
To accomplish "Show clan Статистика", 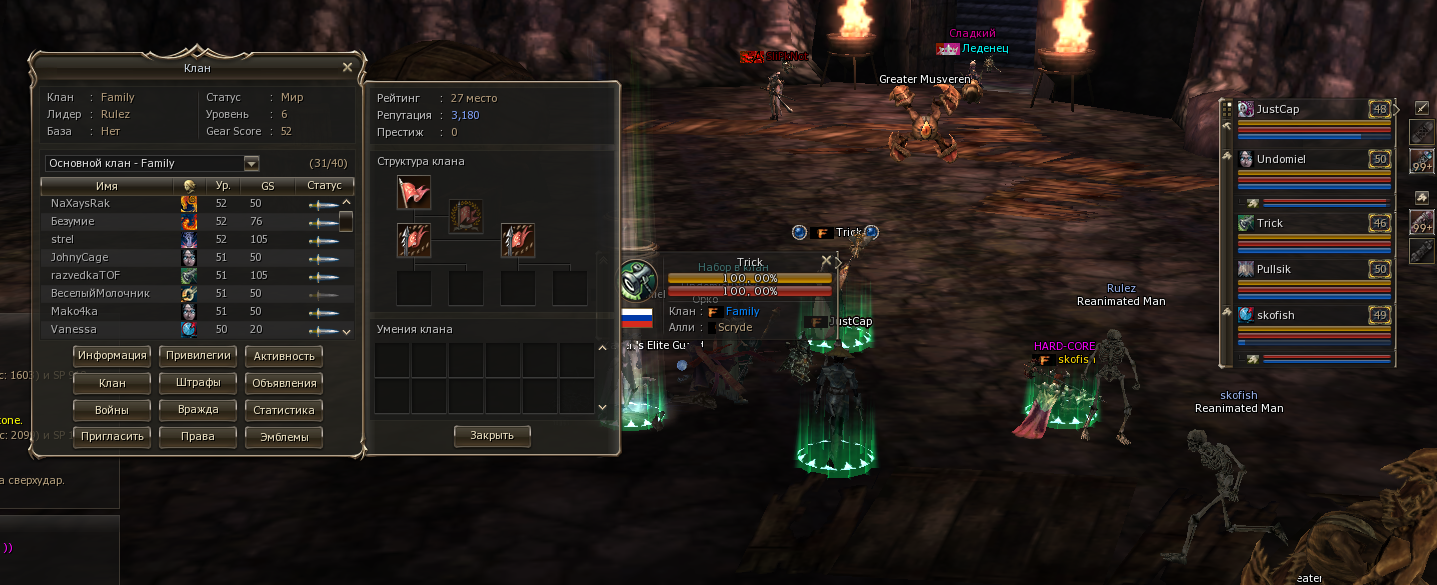I will click(x=284, y=410).
